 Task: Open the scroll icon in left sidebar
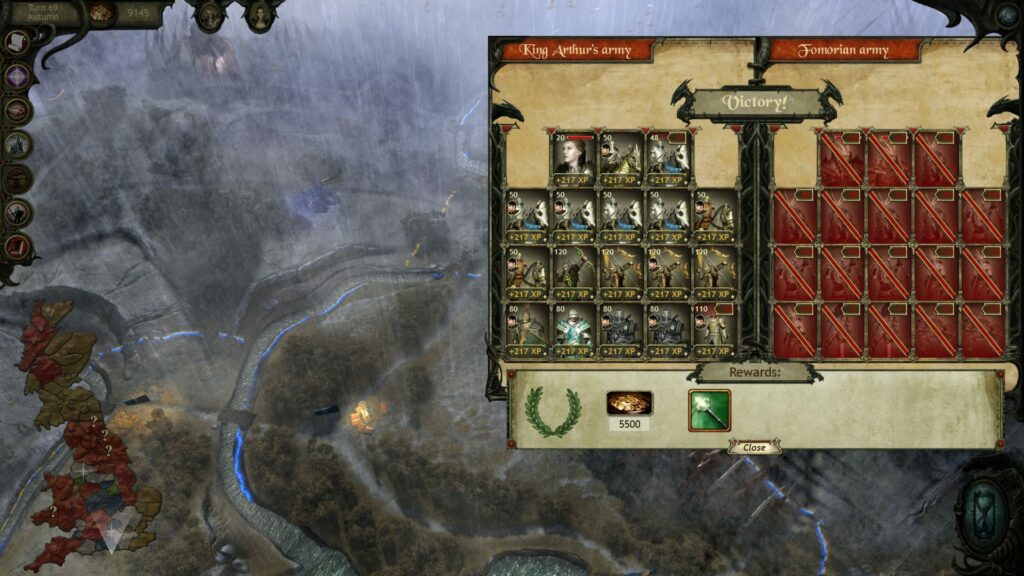(17, 42)
